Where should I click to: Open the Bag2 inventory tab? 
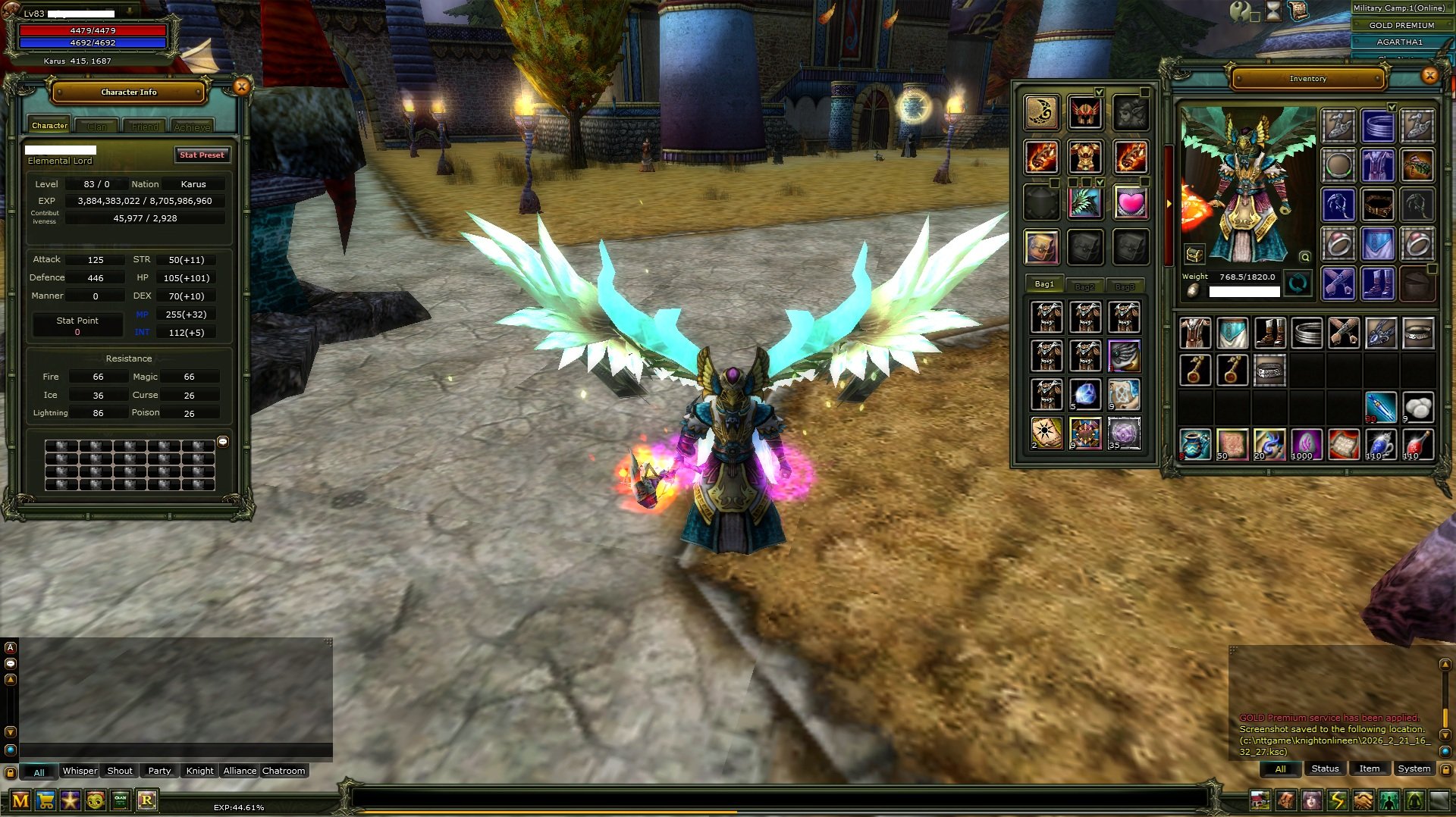(1086, 286)
